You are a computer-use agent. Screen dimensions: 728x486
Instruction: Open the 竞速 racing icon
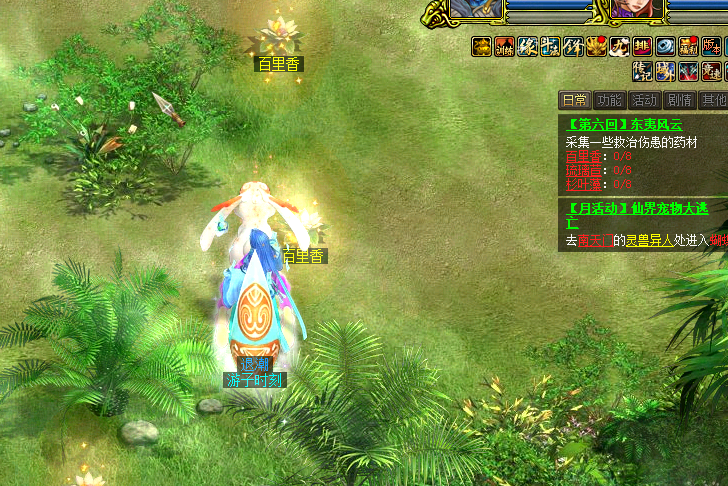pos(711,71)
